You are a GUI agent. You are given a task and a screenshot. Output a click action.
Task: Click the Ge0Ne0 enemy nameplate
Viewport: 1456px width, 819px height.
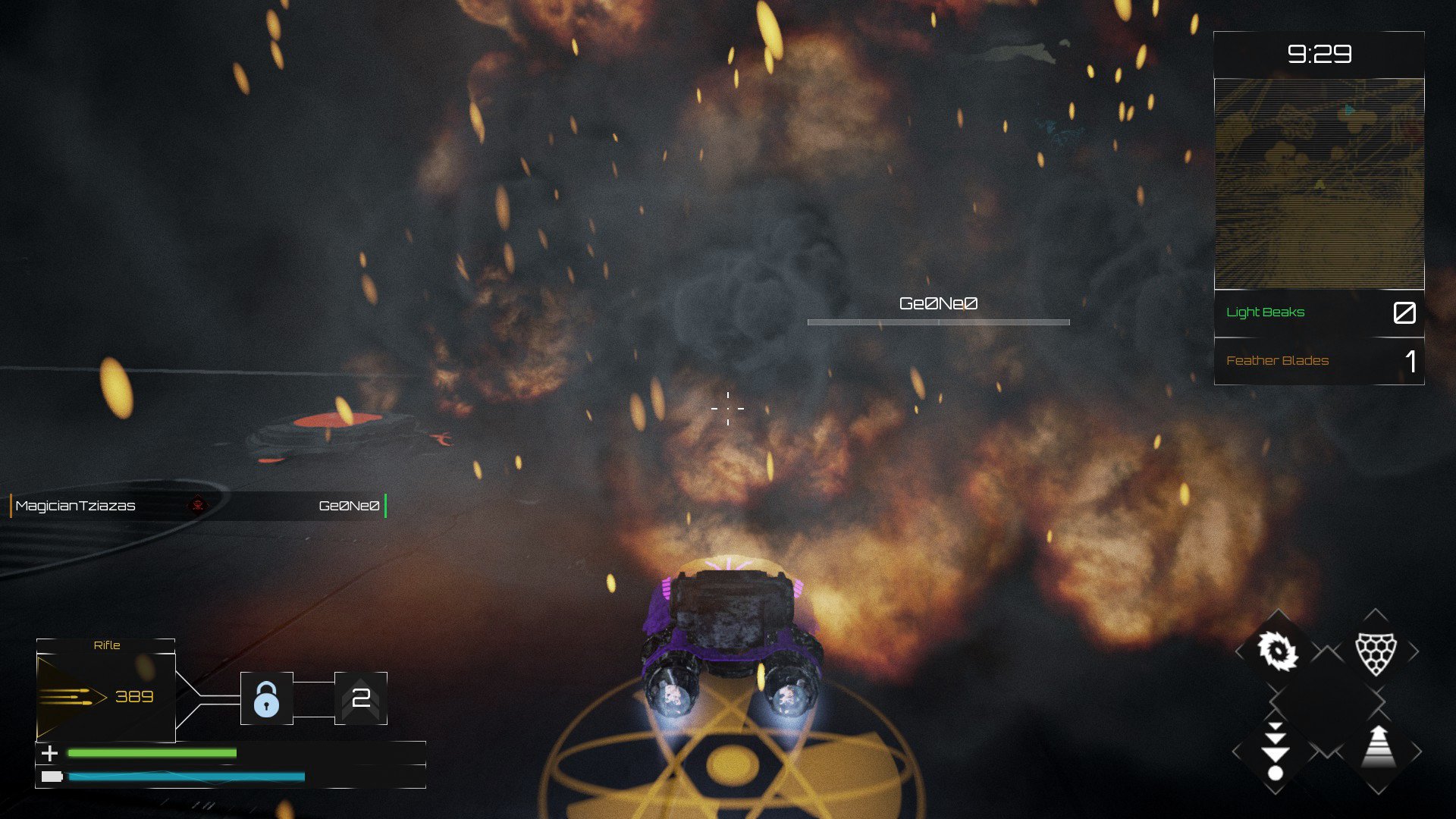938,303
